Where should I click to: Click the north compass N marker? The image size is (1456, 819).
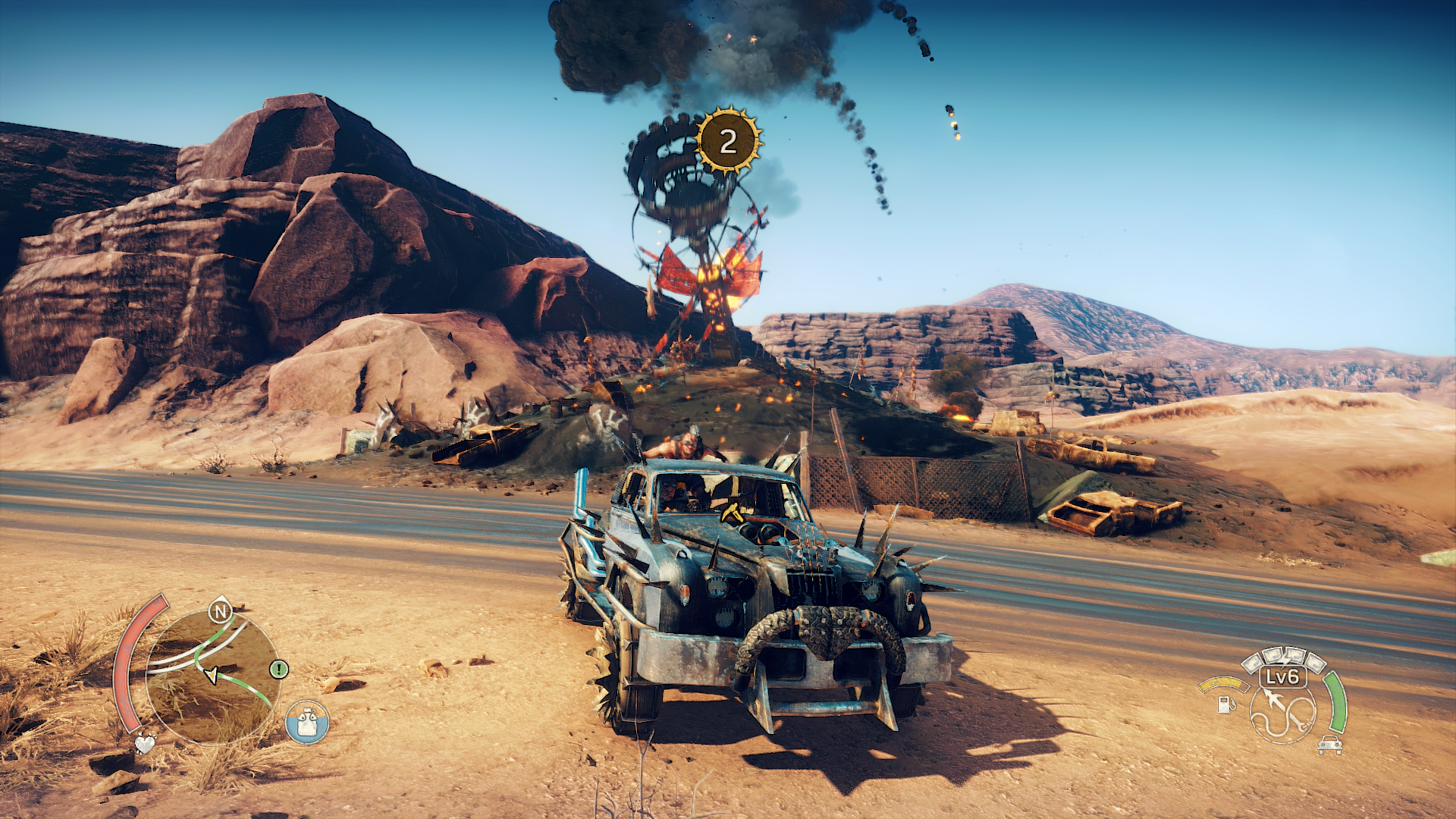[x=220, y=610]
